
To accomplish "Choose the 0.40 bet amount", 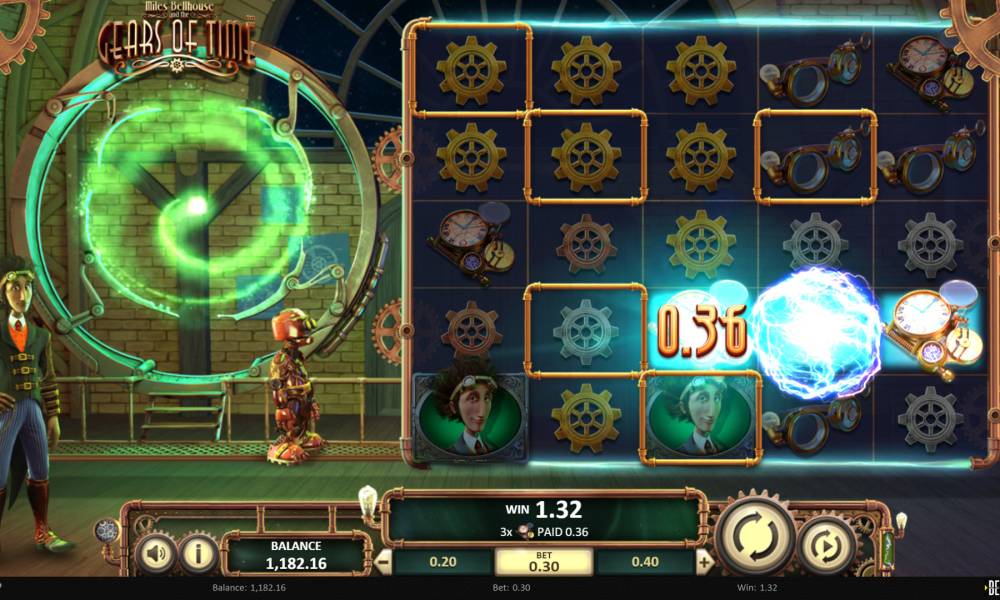I will click(647, 563).
